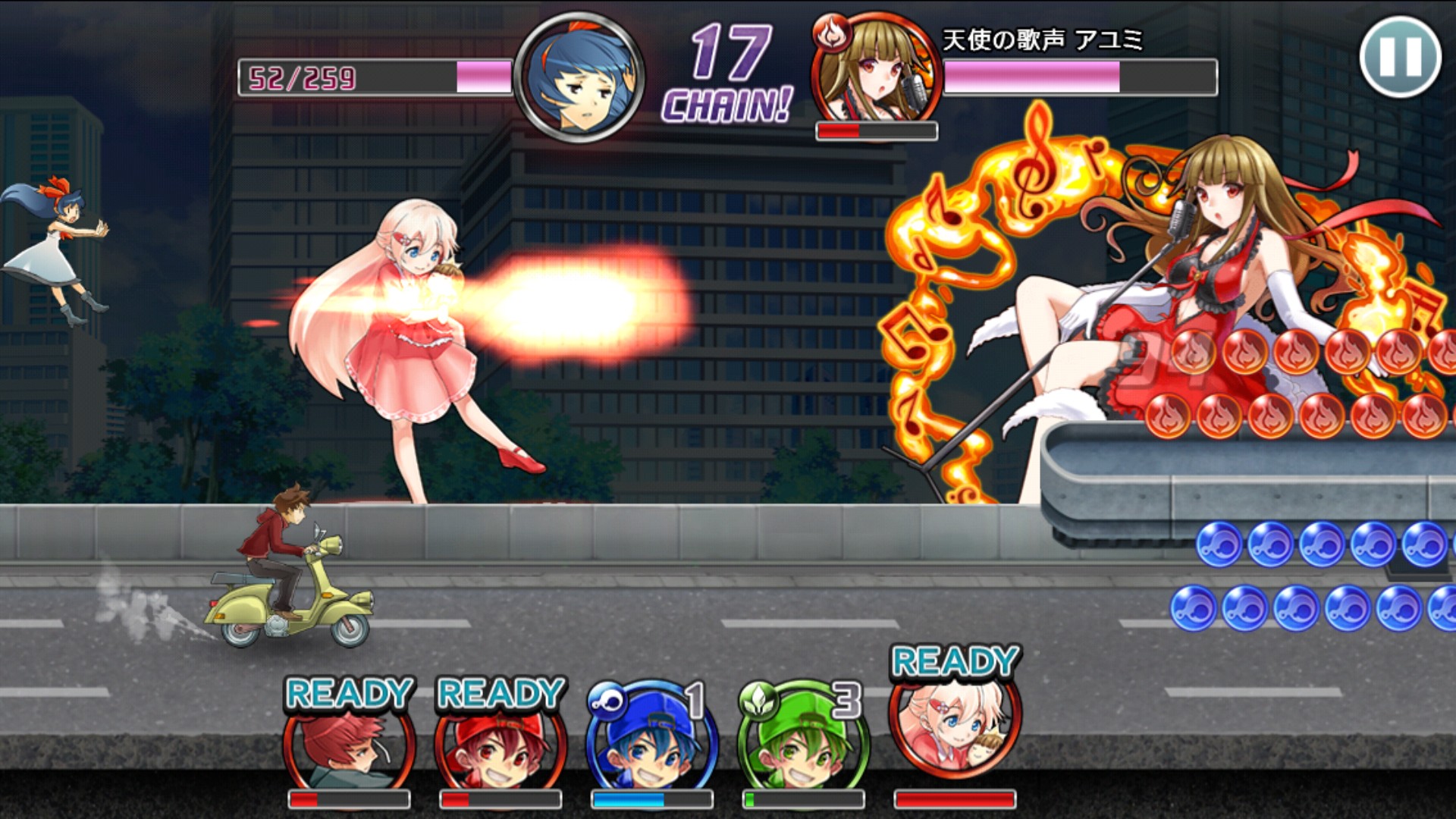Screen dimensions: 1456x819
Task: Select the green cap boy skill portrait
Action: [804, 743]
